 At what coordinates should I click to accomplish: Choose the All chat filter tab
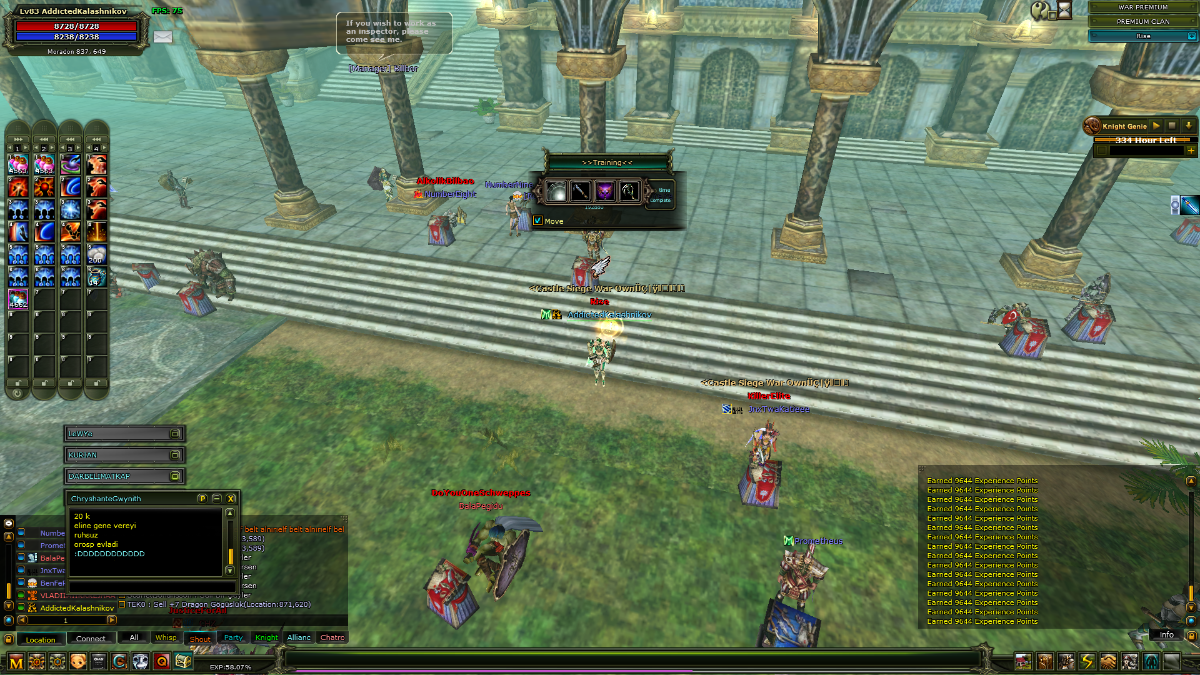click(x=133, y=637)
